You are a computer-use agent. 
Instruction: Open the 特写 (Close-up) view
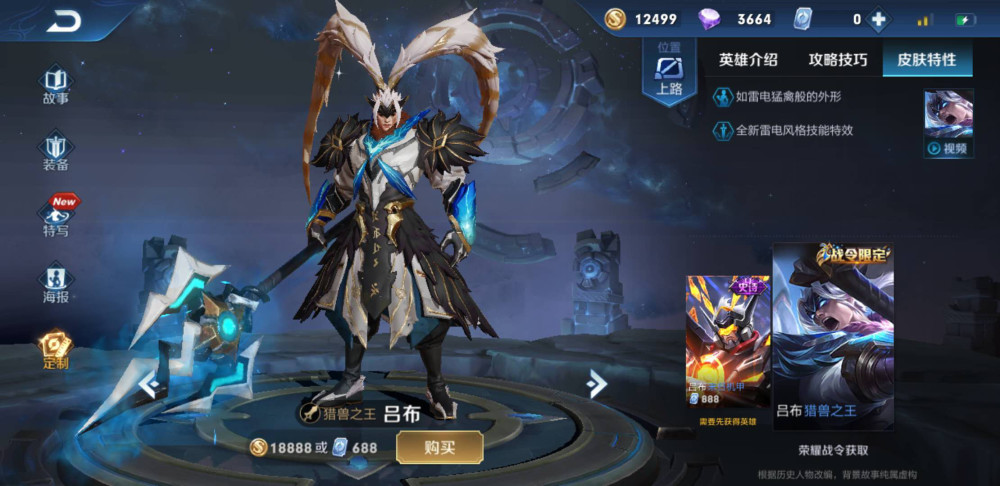click(57, 217)
